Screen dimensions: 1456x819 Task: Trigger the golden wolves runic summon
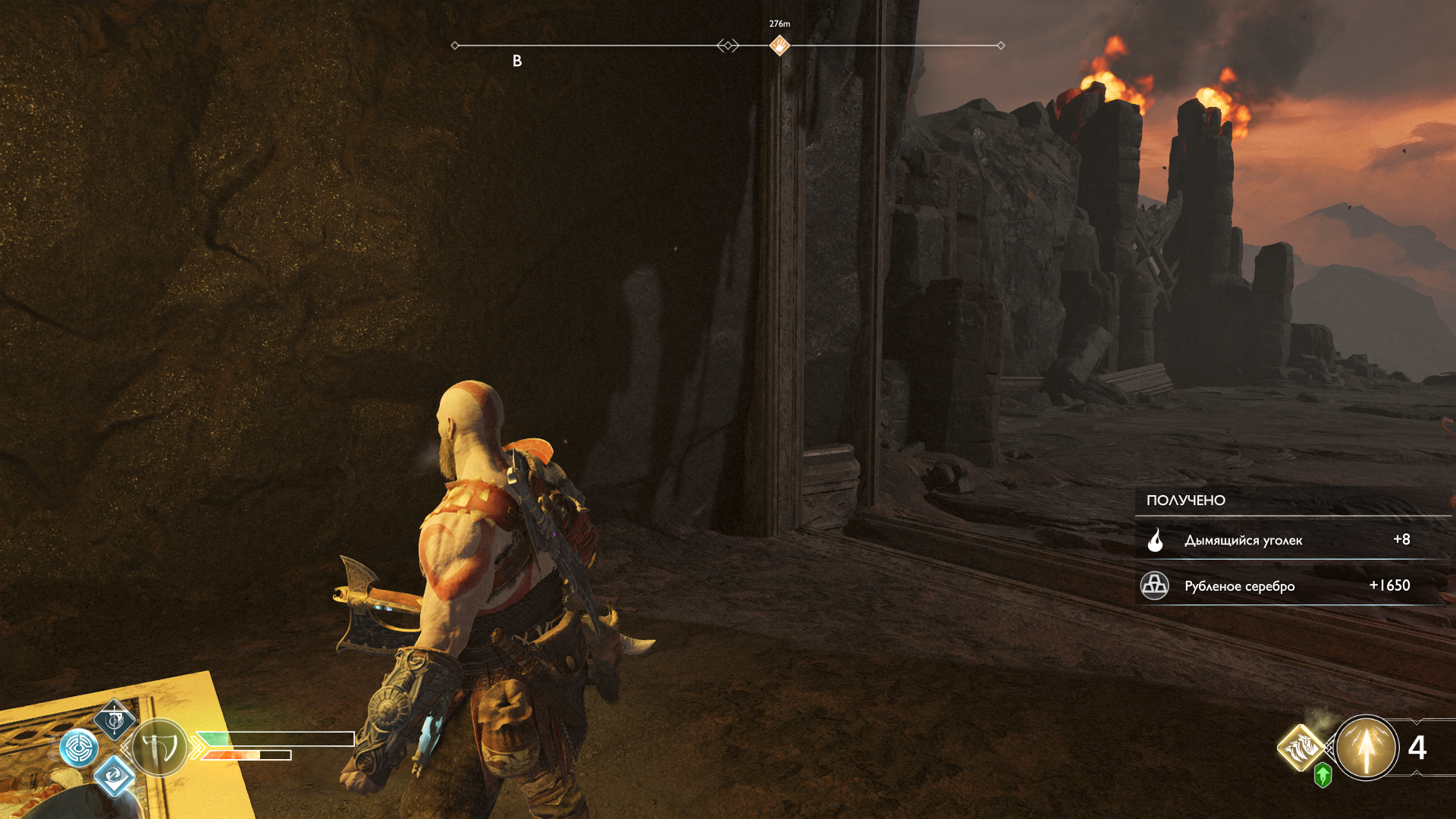click(1301, 748)
